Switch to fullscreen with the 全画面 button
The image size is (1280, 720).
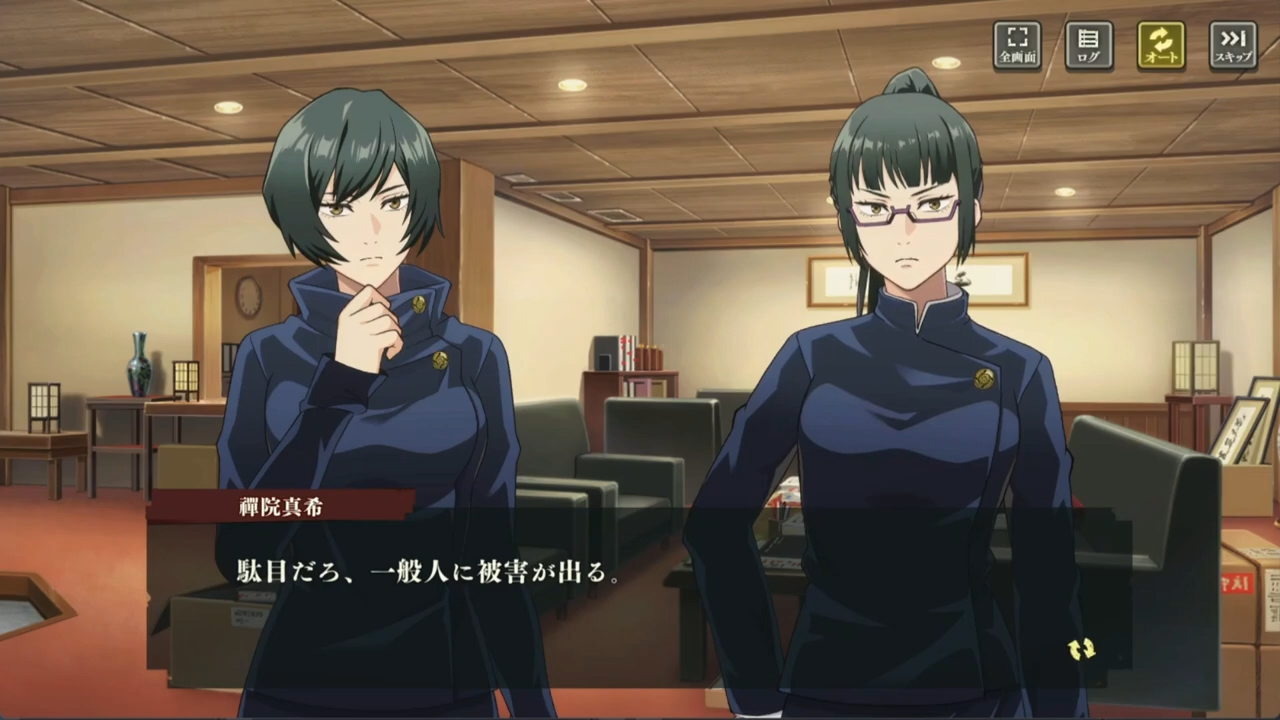[x=1017, y=45]
